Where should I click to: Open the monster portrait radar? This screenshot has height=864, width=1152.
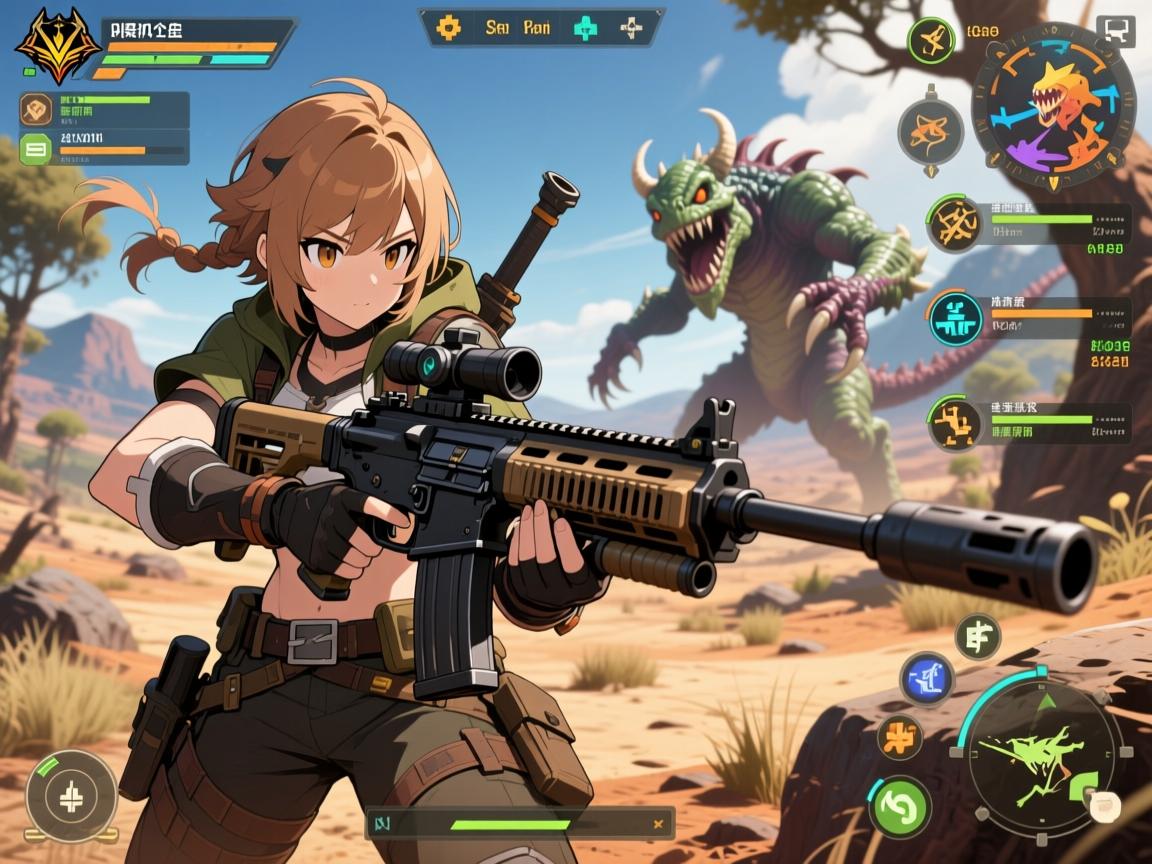coord(1053,105)
